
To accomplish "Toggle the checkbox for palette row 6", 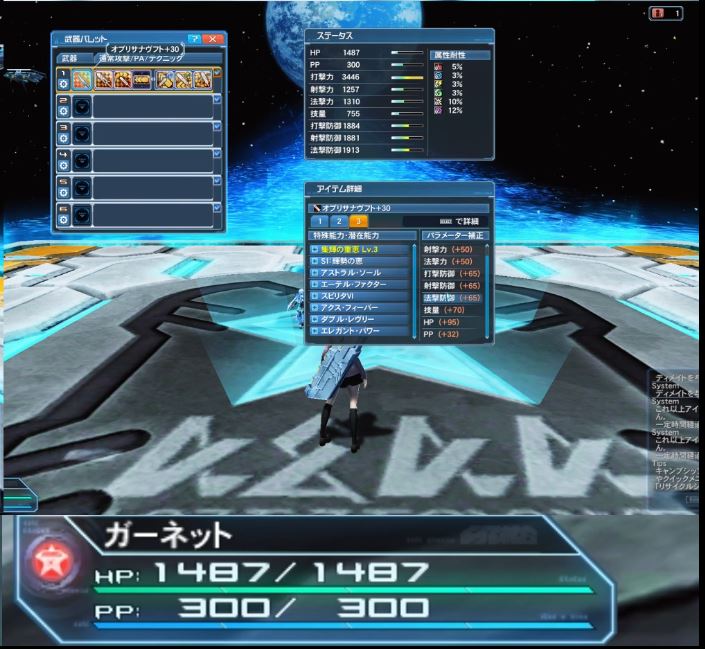I will 217,208.
